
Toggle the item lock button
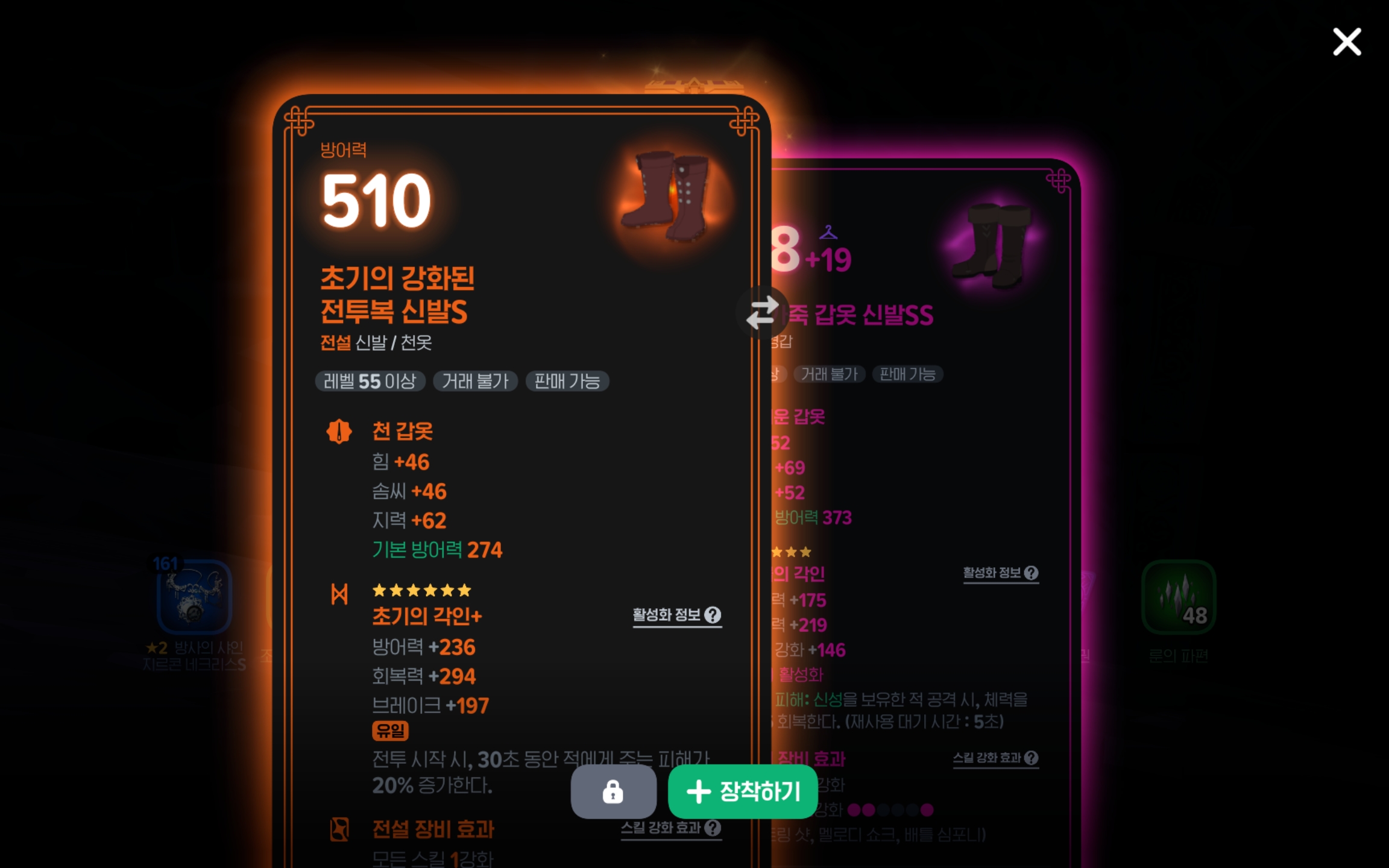(613, 791)
